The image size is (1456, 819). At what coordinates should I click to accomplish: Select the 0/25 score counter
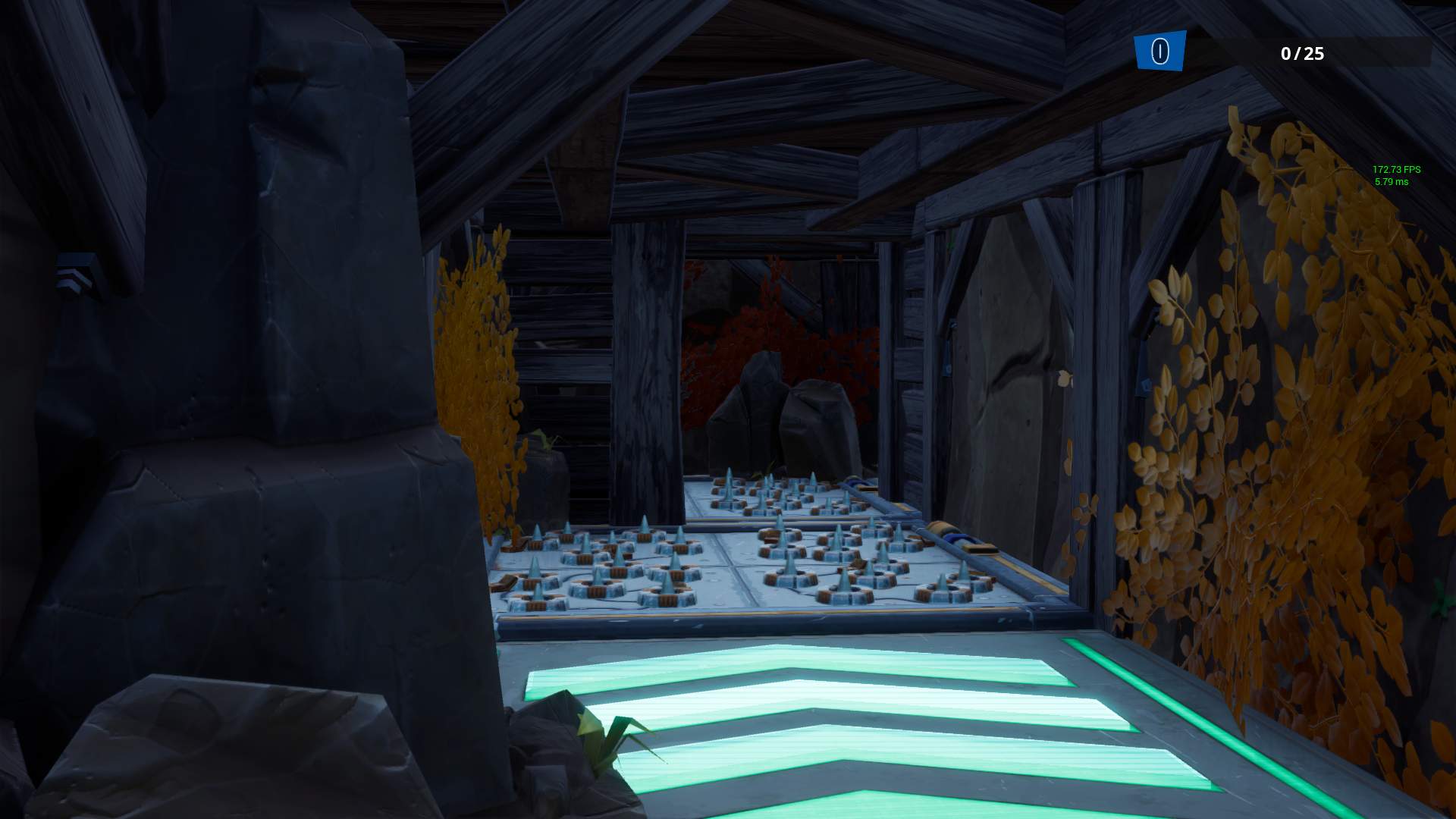click(1301, 54)
